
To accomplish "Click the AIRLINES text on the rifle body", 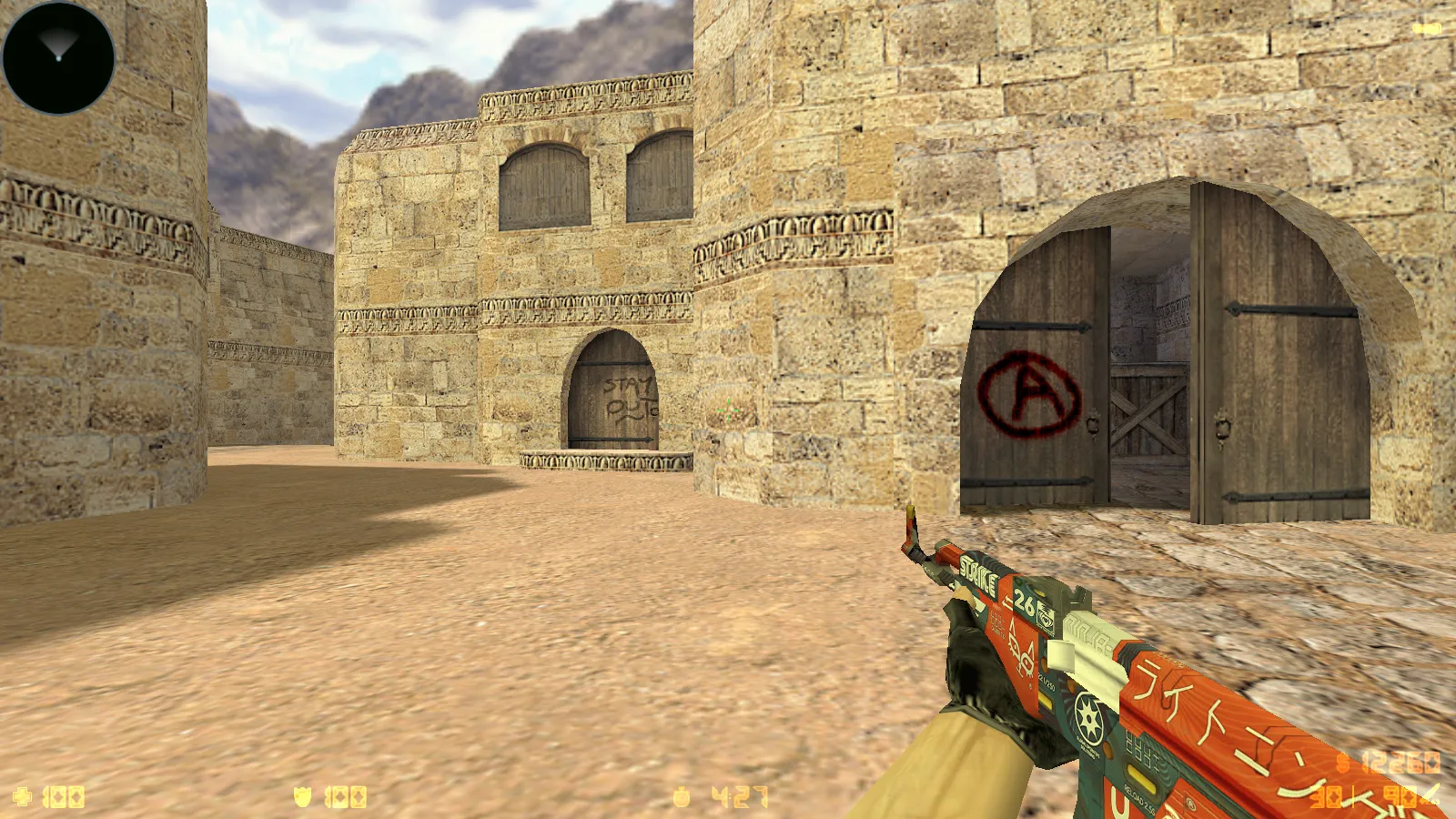I will click(1088, 633).
